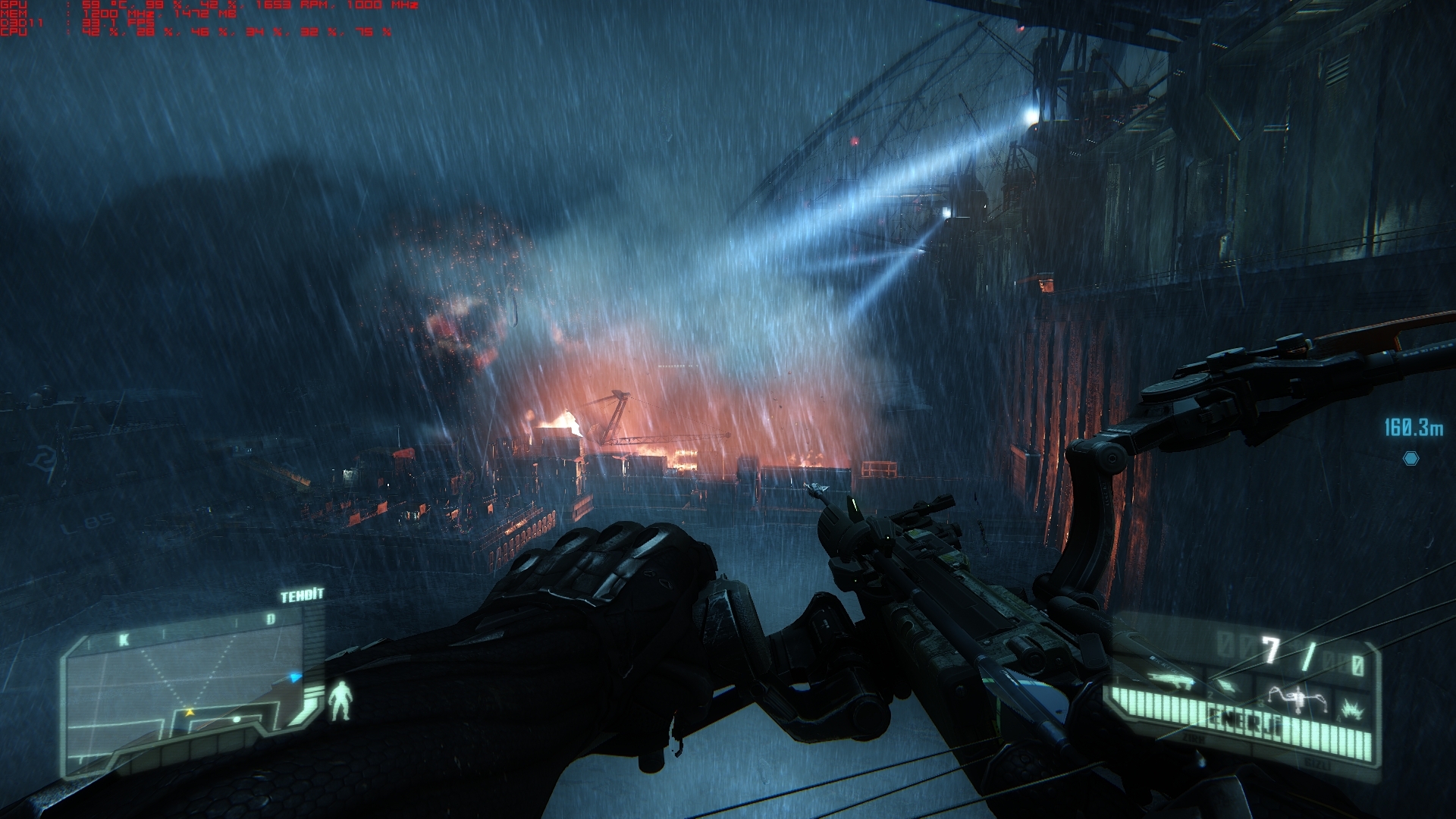Click the blue arrow marker on the minimap

(294, 677)
